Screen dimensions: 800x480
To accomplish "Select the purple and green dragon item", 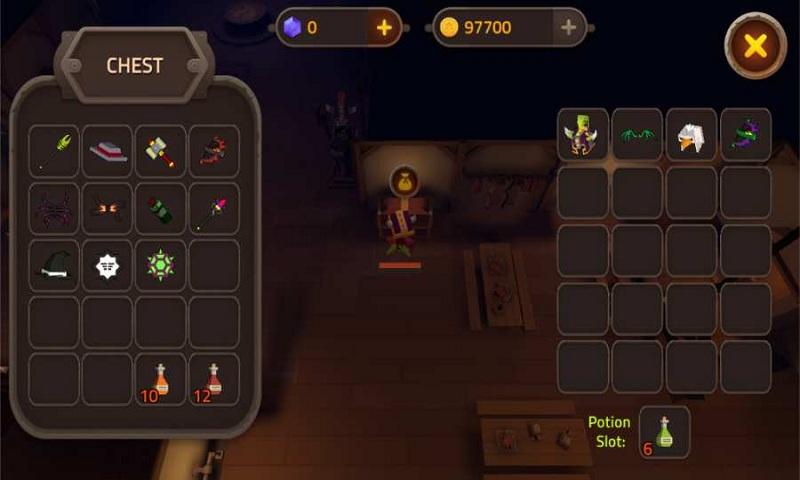I will click(745, 135).
